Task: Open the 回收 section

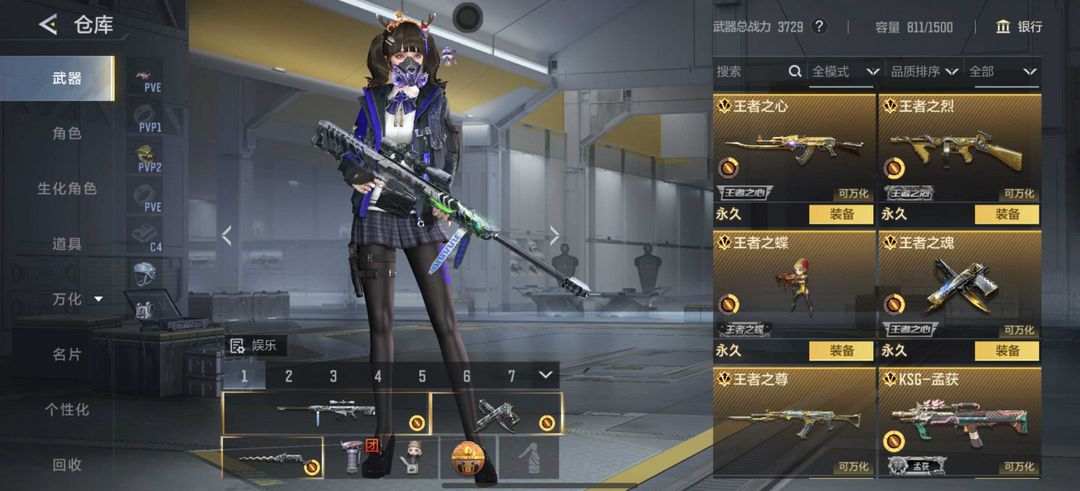Action: [67, 464]
